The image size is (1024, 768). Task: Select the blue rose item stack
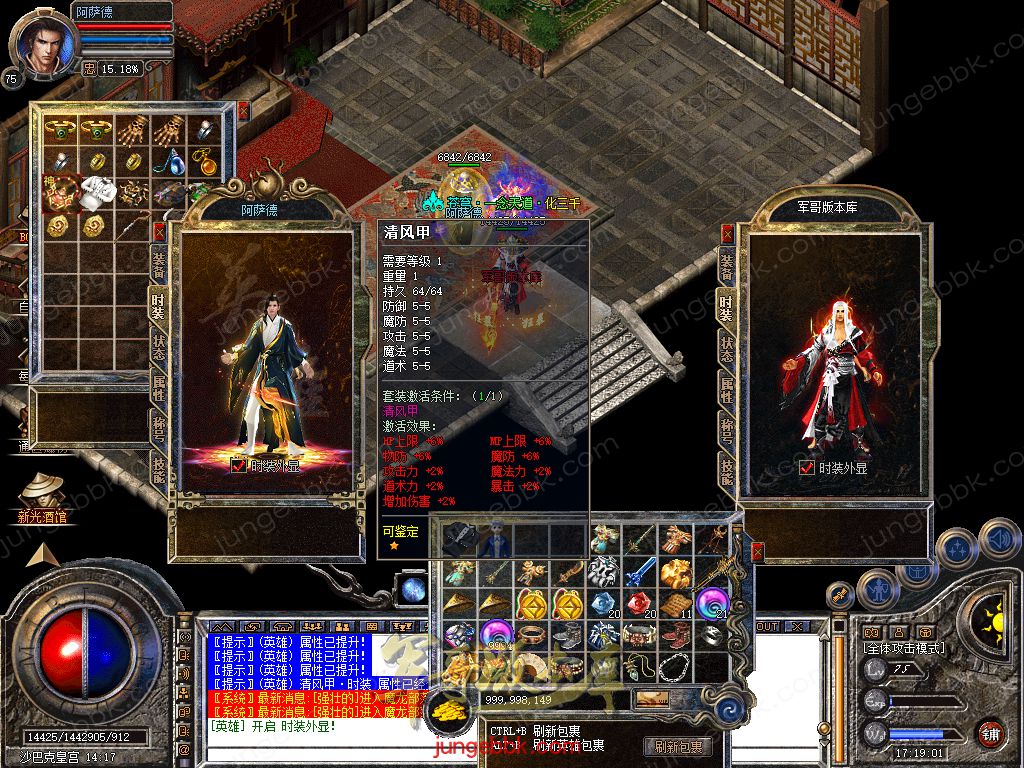click(x=602, y=605)
